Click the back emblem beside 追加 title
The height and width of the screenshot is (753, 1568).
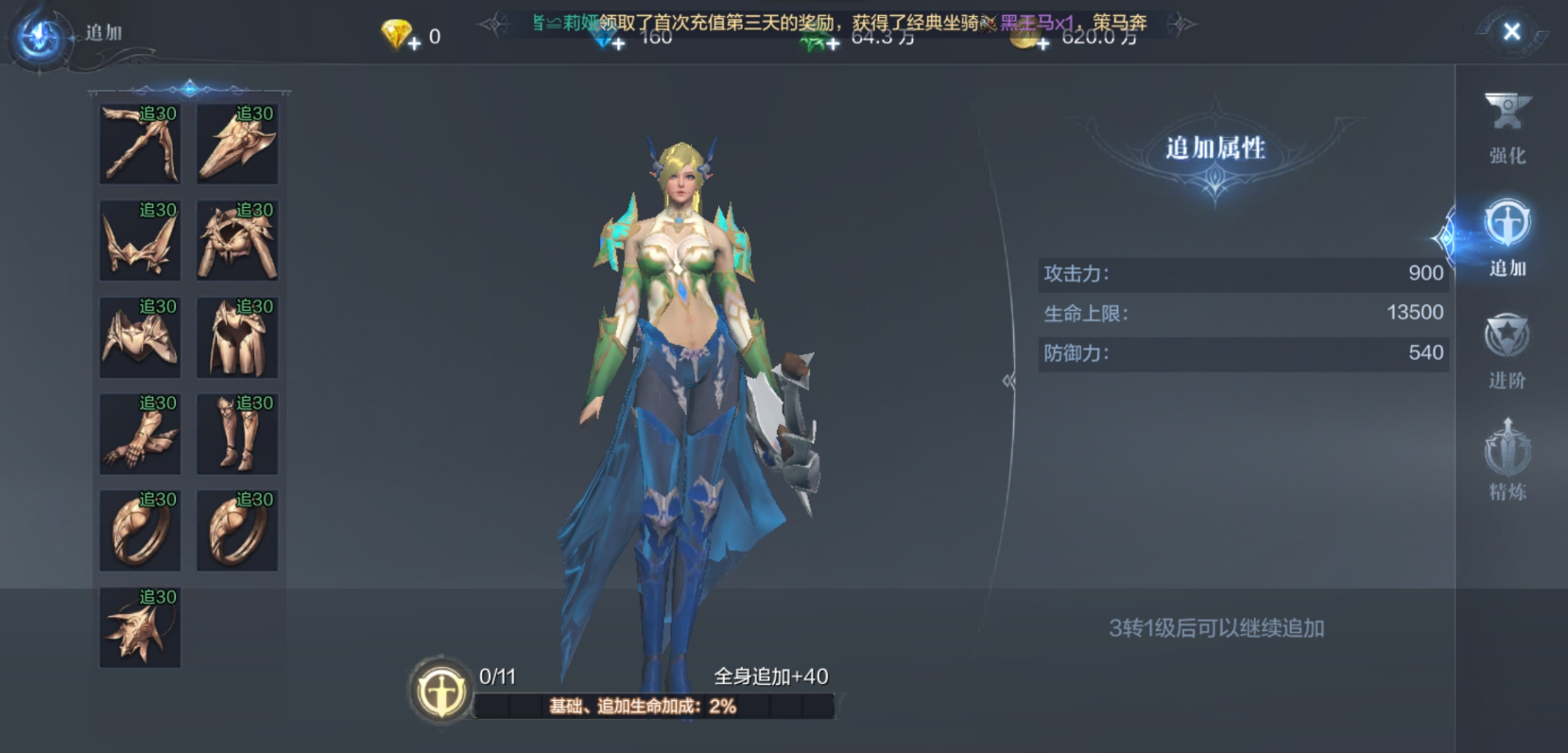40,36
